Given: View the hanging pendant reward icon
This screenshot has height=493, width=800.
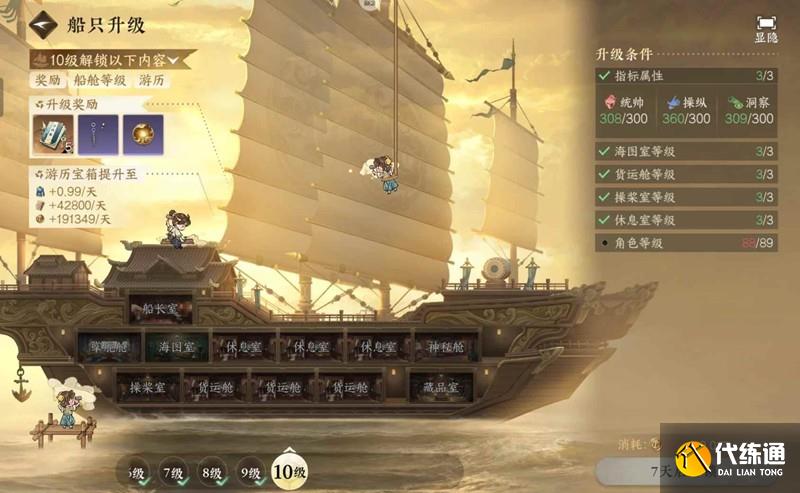Looking at the screenshot, I should 96,134.
